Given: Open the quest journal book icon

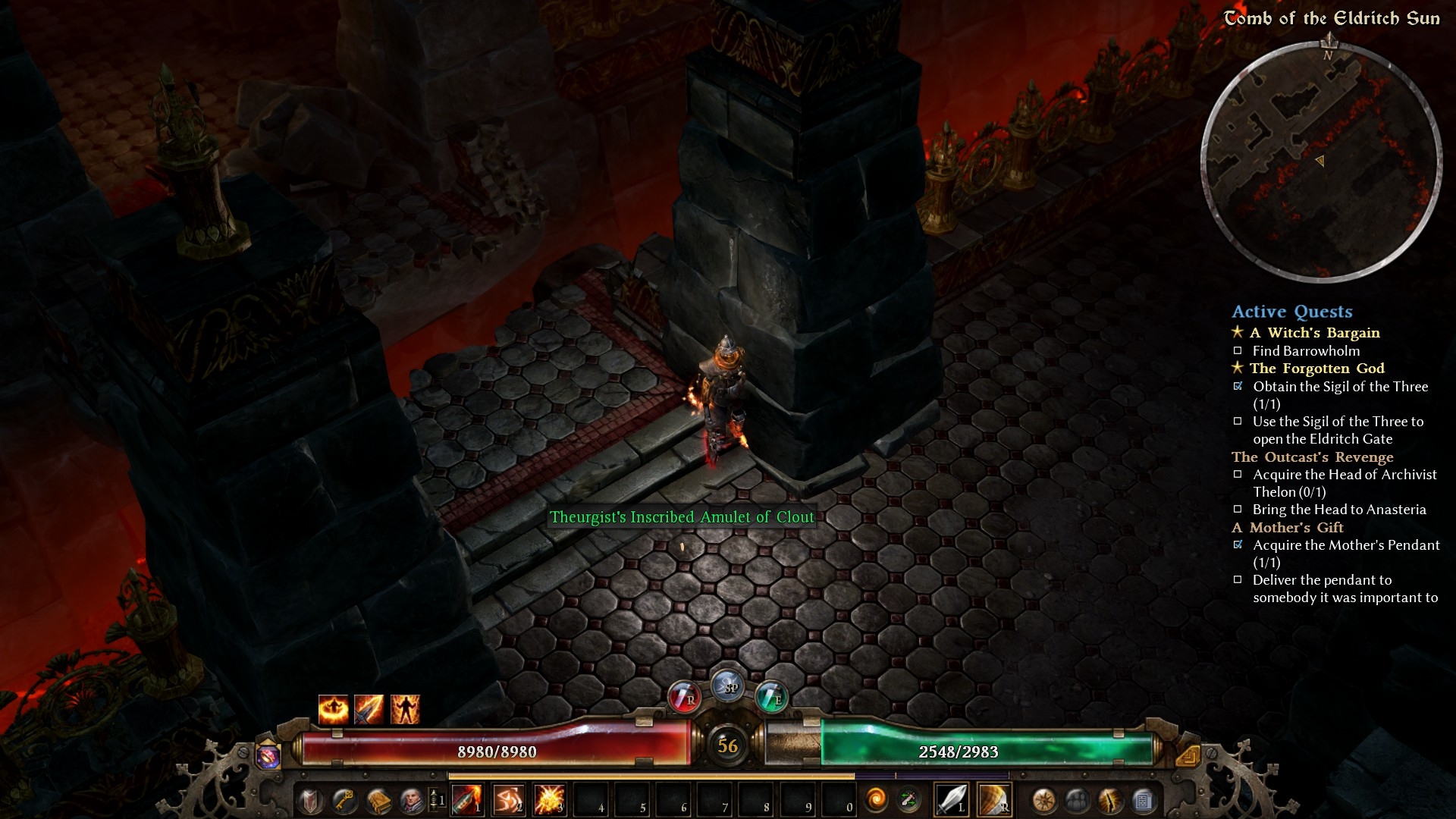Looking at the screenshot, I should [x=378, y=801].
